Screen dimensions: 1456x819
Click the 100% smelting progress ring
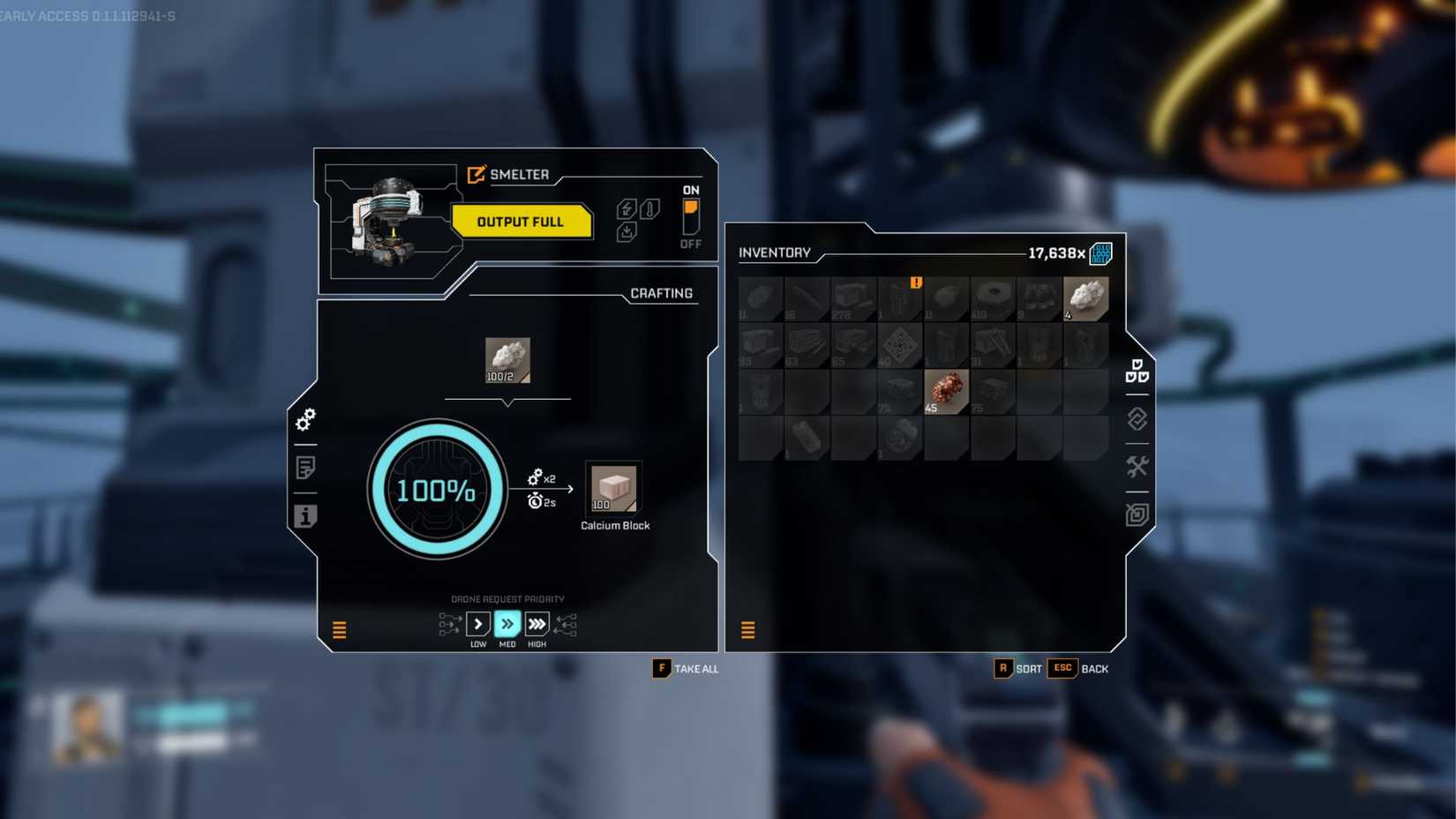[x=437, y=491]
